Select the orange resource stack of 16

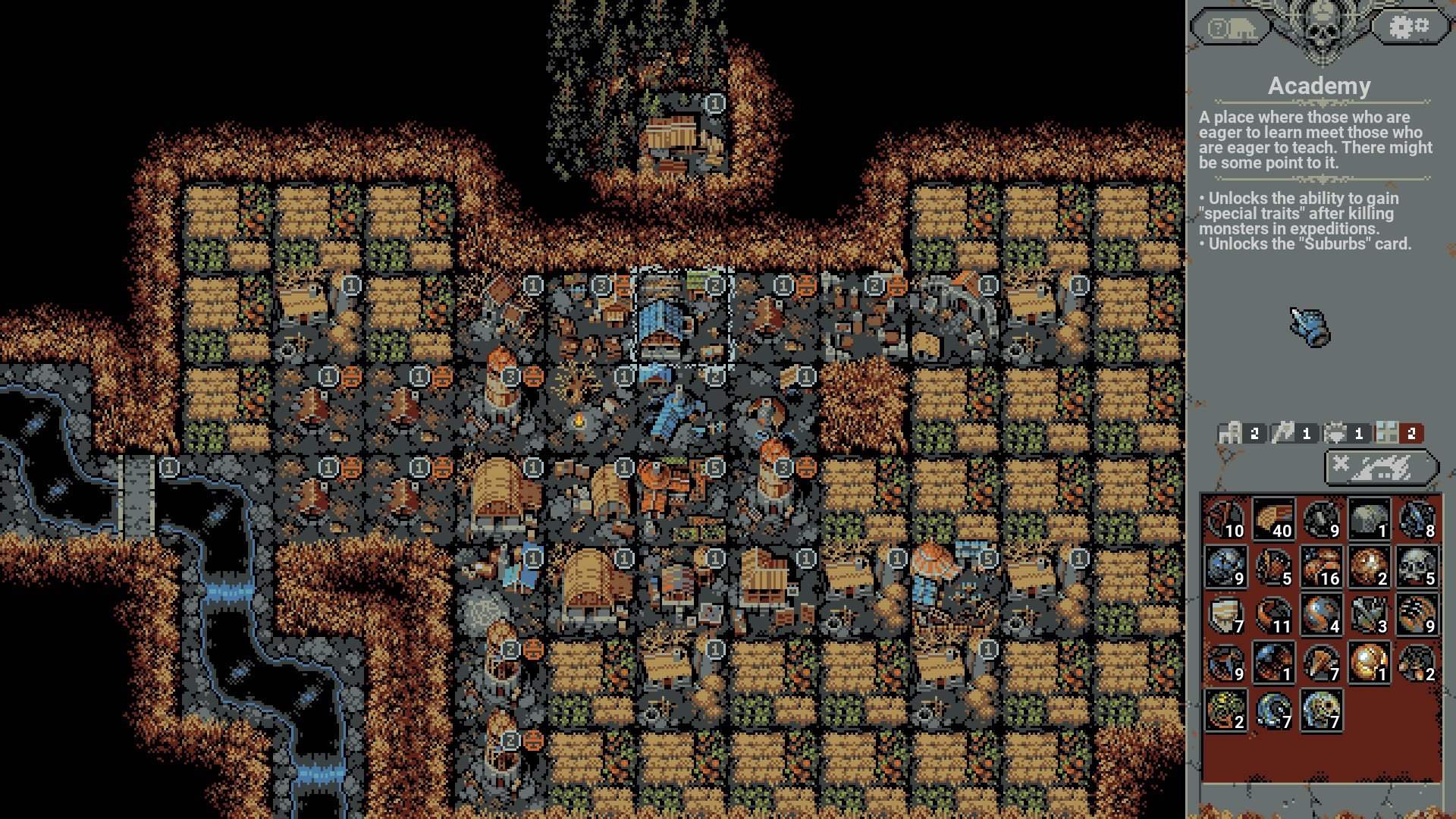click(1321, 567)
